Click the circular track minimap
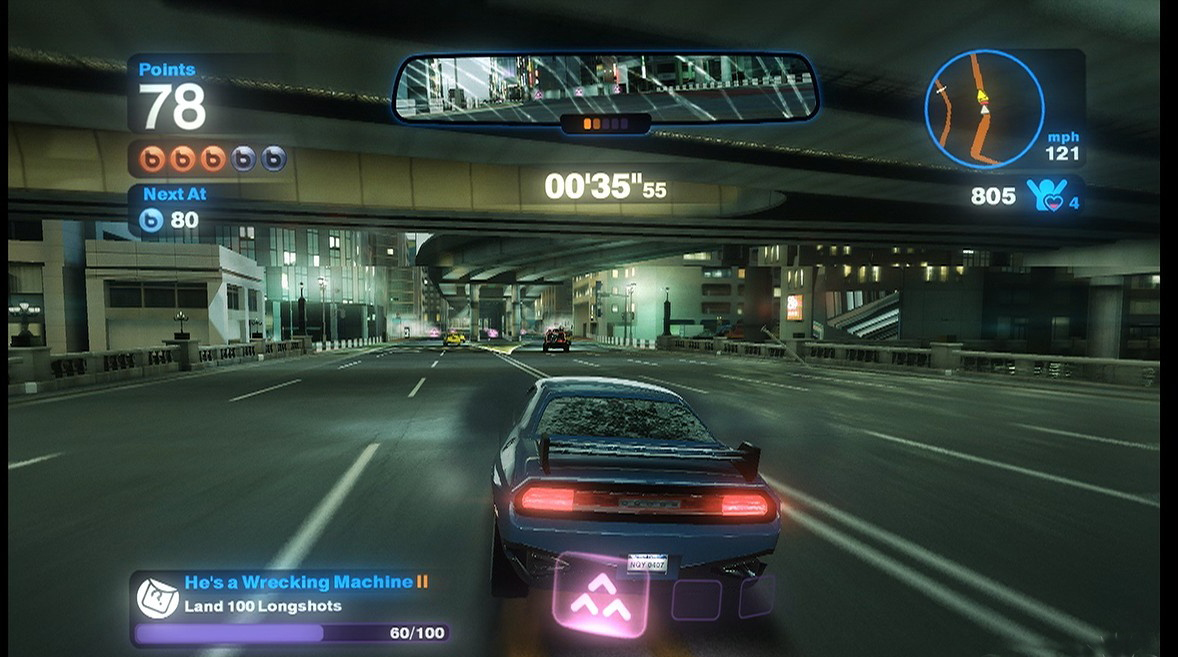This screenshot has width=1178, height=657. 984,109
